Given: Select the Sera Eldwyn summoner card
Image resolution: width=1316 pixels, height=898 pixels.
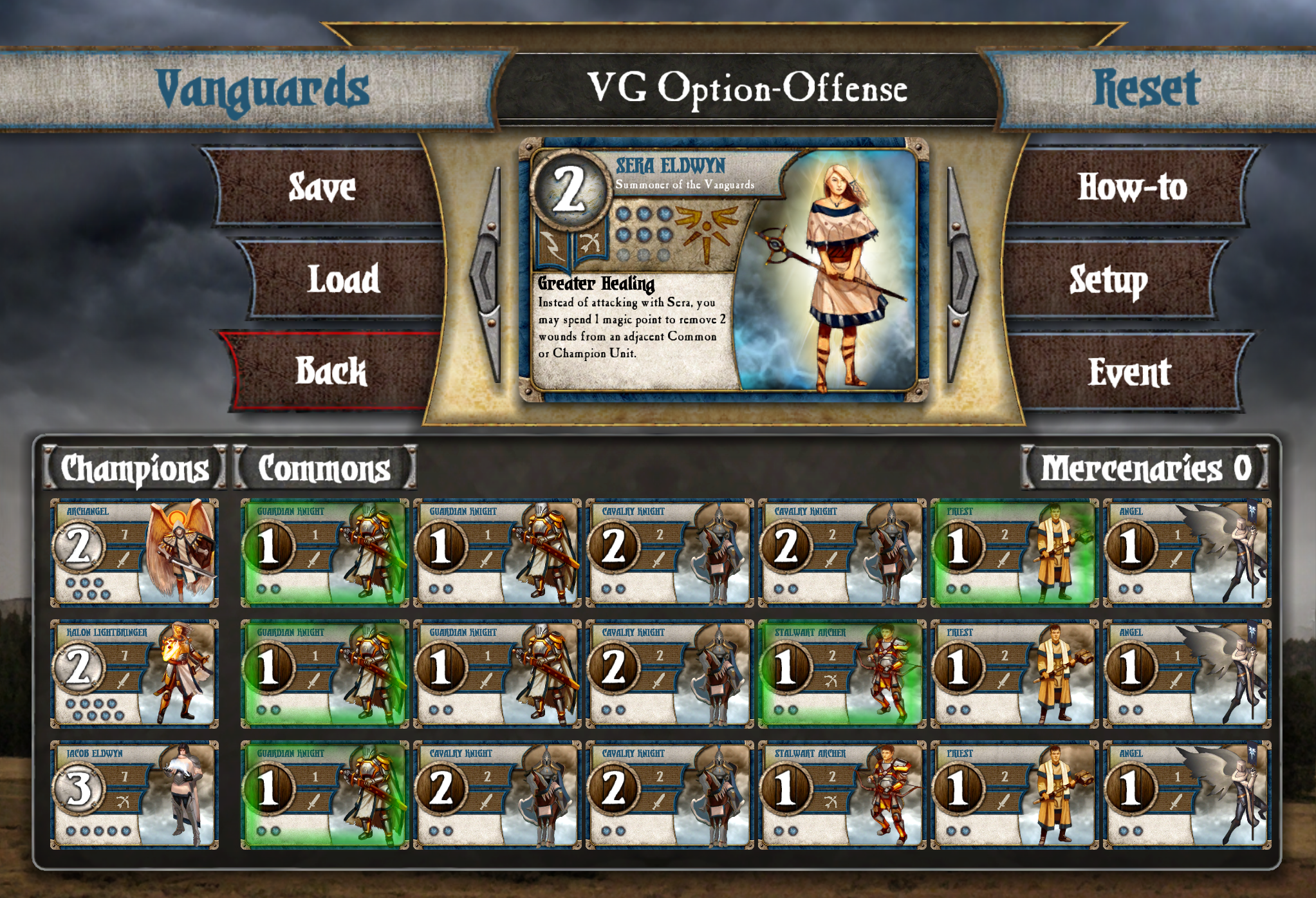Looking at the screenshot, I should (723, 270).
